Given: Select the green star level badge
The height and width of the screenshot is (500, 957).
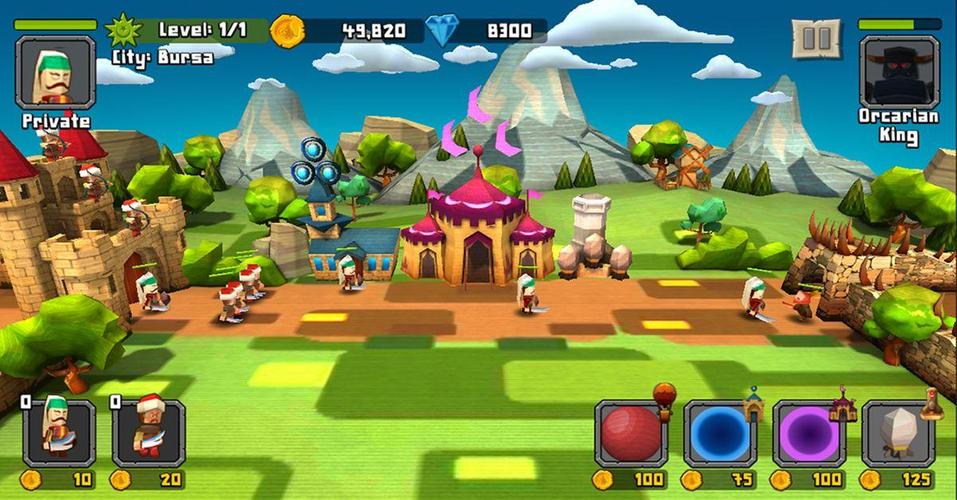Looking at the screenshot, I should tap(126, 30).
